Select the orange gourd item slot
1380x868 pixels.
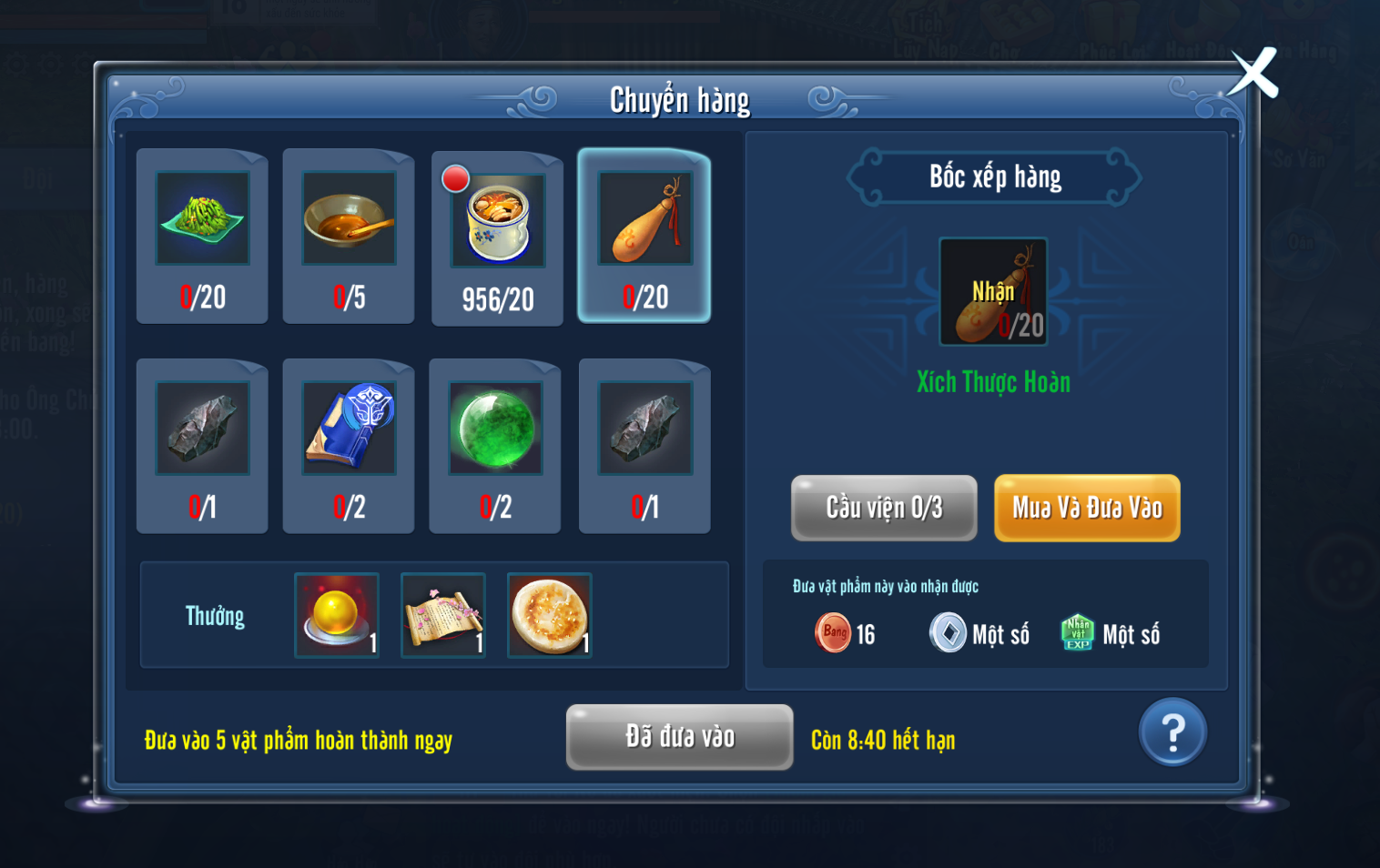coord(644,236)
